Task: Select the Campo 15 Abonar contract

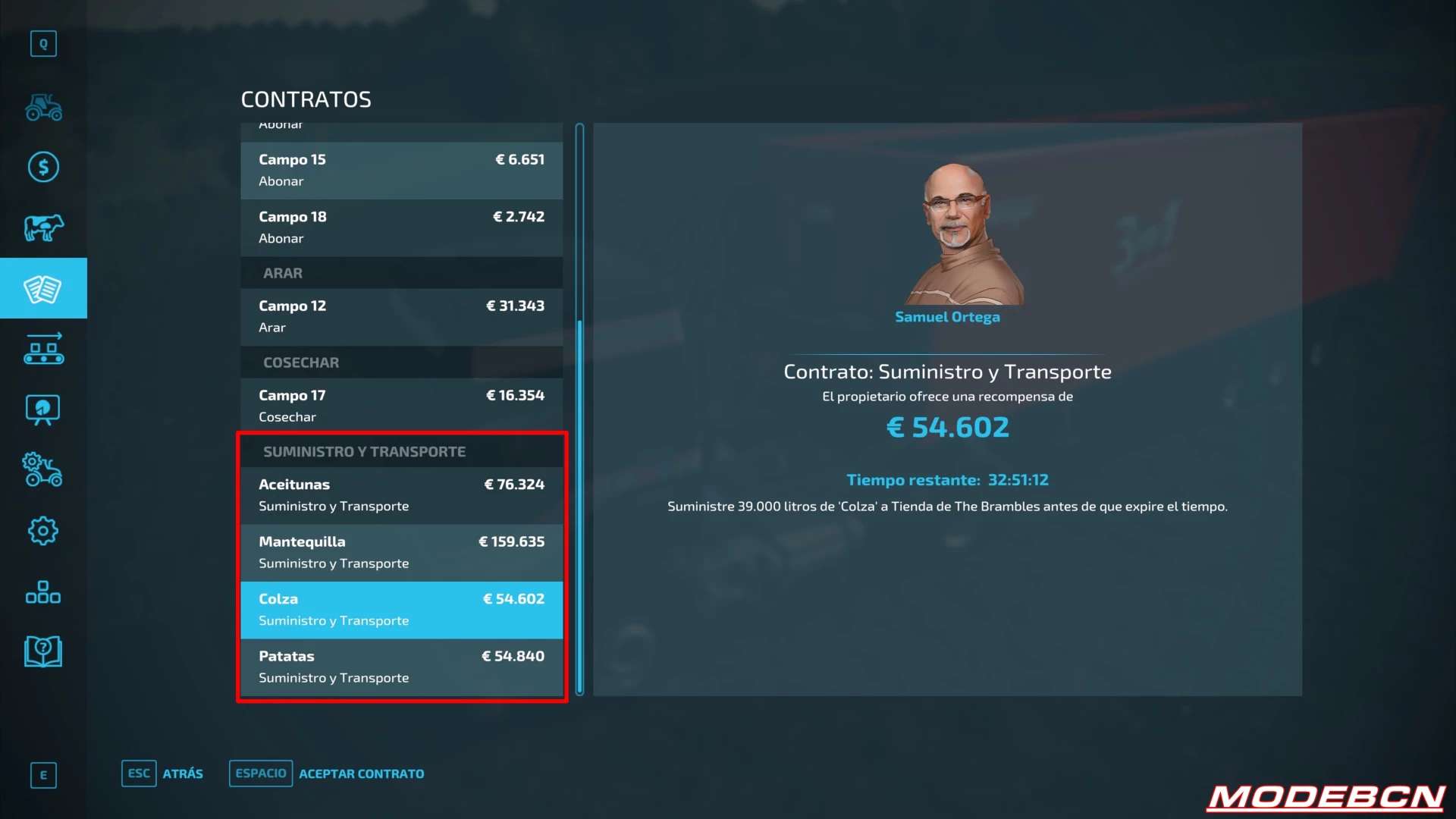Action: point(401,171)
